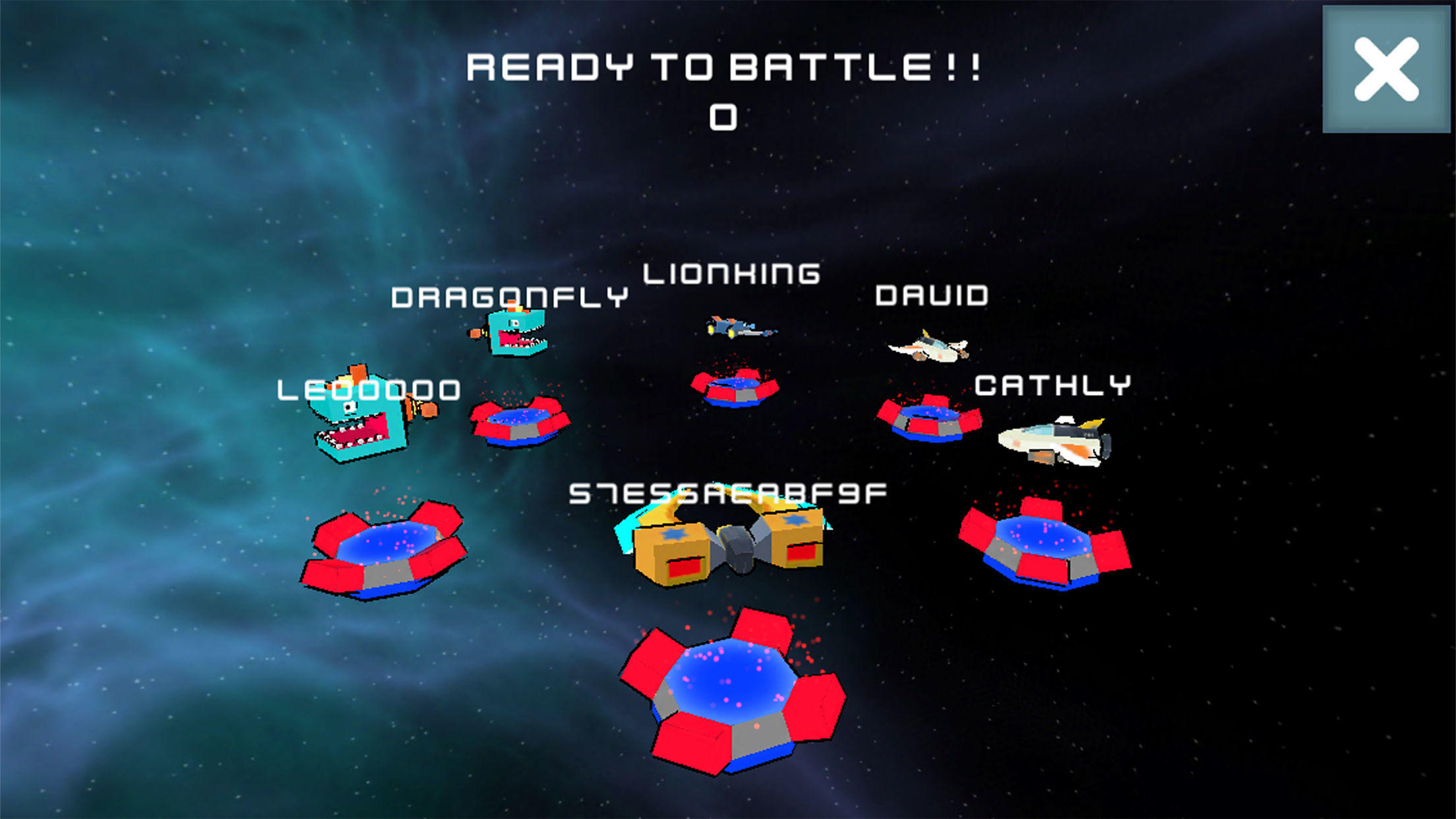Image resolution: width=1456 pixels, height=819 pixels.
Task: Click the Leooooo name text
Action: (x=369, y=390)
